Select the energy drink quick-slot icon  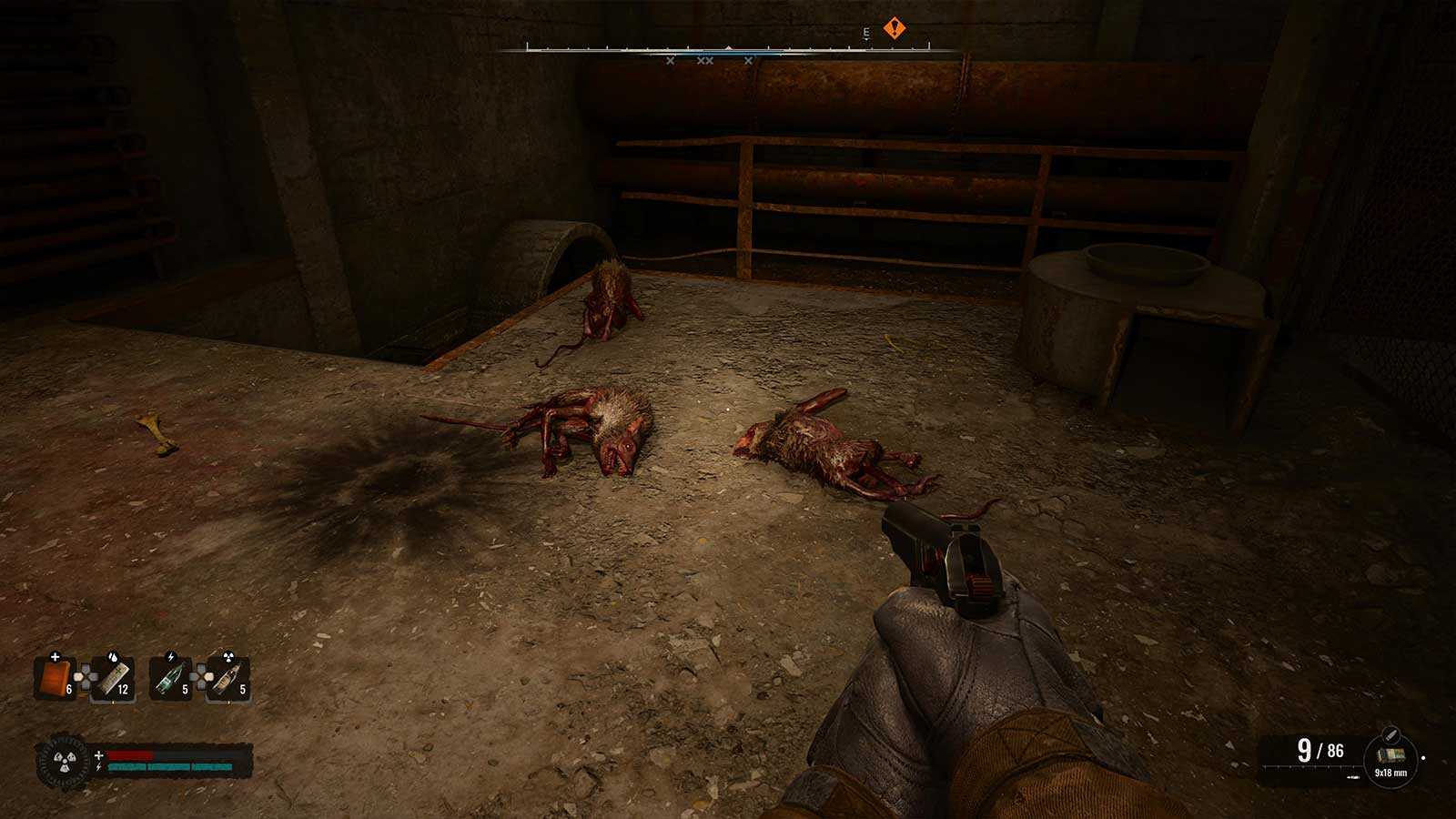coord(171,679)
